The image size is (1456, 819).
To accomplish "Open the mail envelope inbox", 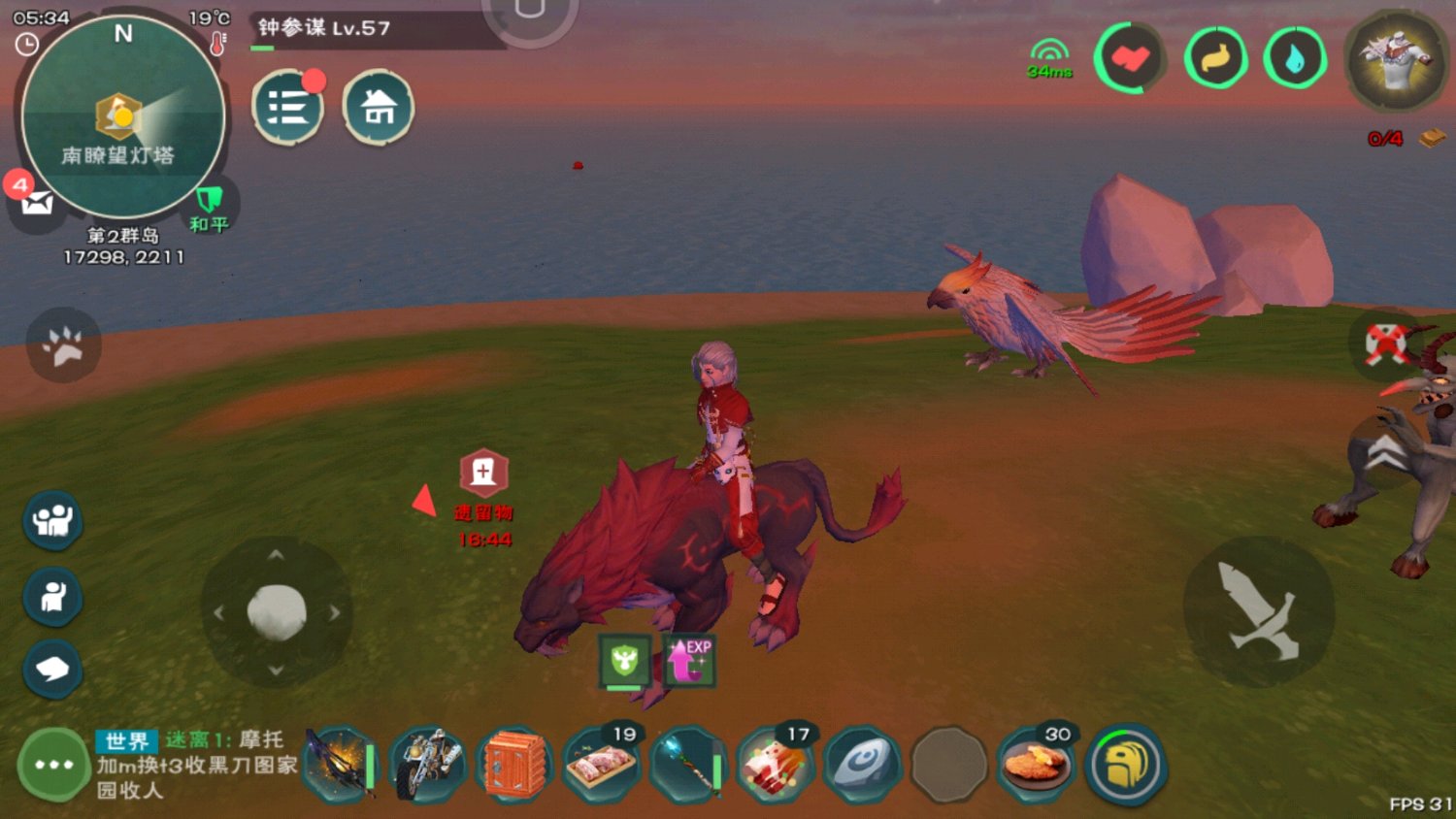I will tap(36, 203).
